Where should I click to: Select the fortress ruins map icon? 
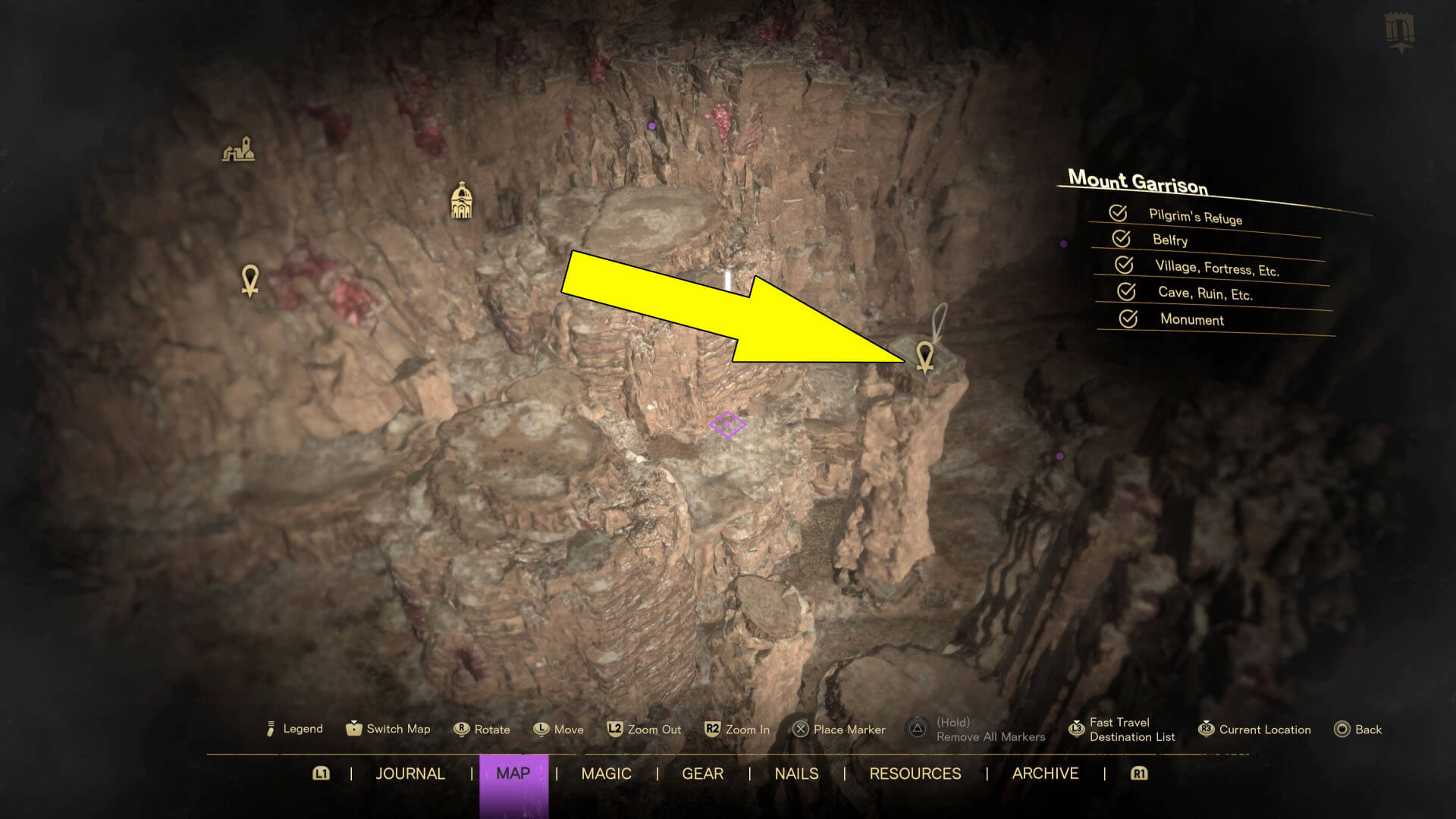[x=239, y=149]
